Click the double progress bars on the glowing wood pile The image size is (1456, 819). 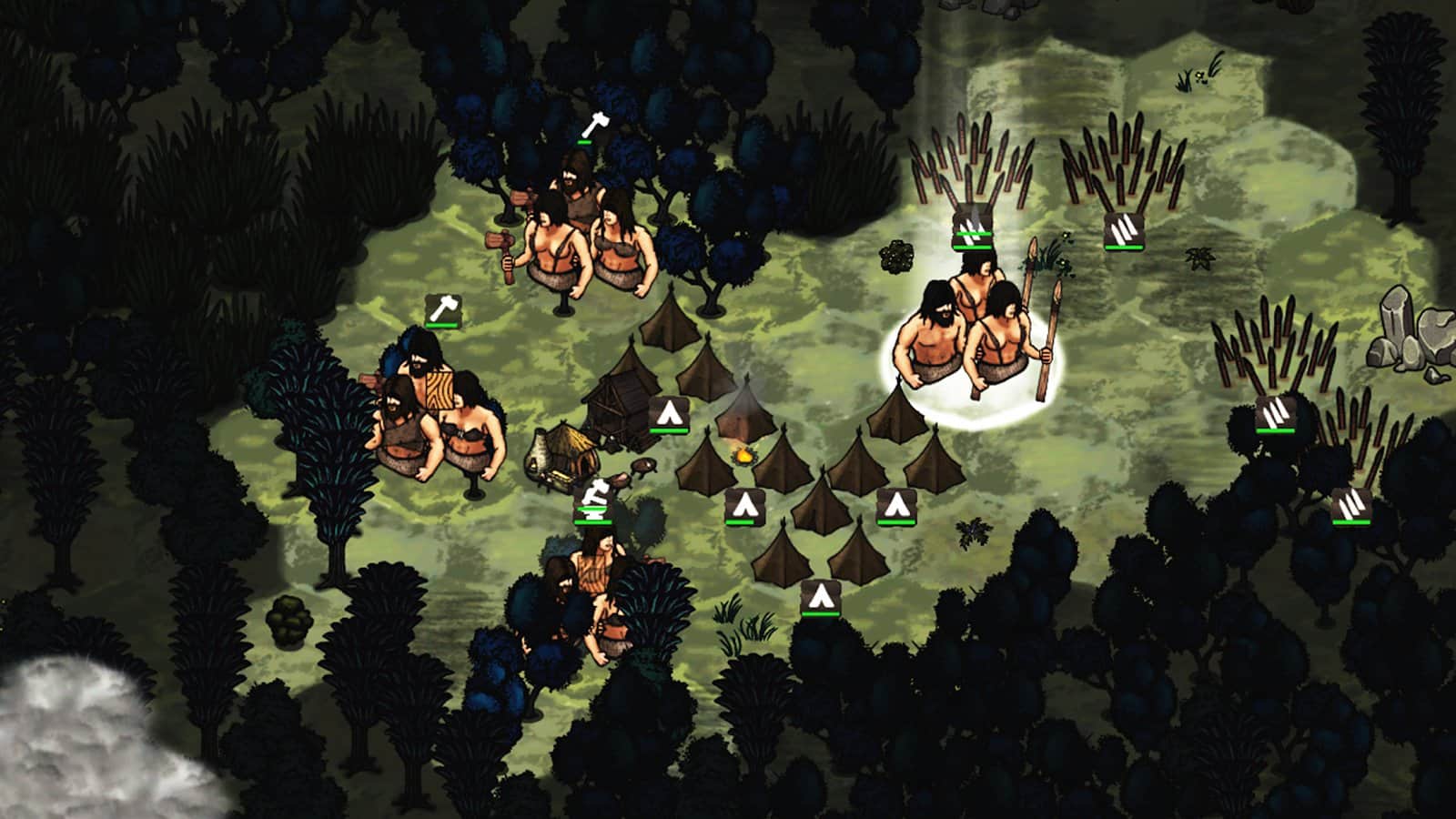click(970, 239)
